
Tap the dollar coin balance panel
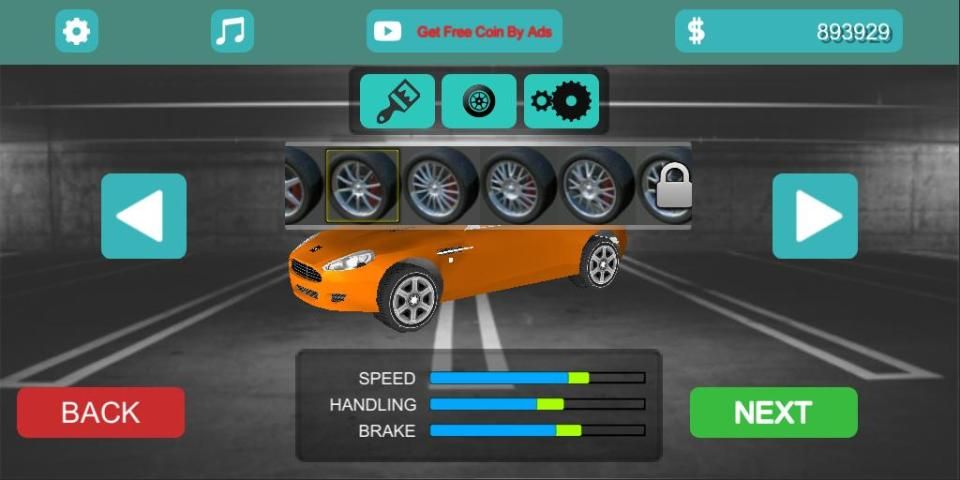[788, 32]
